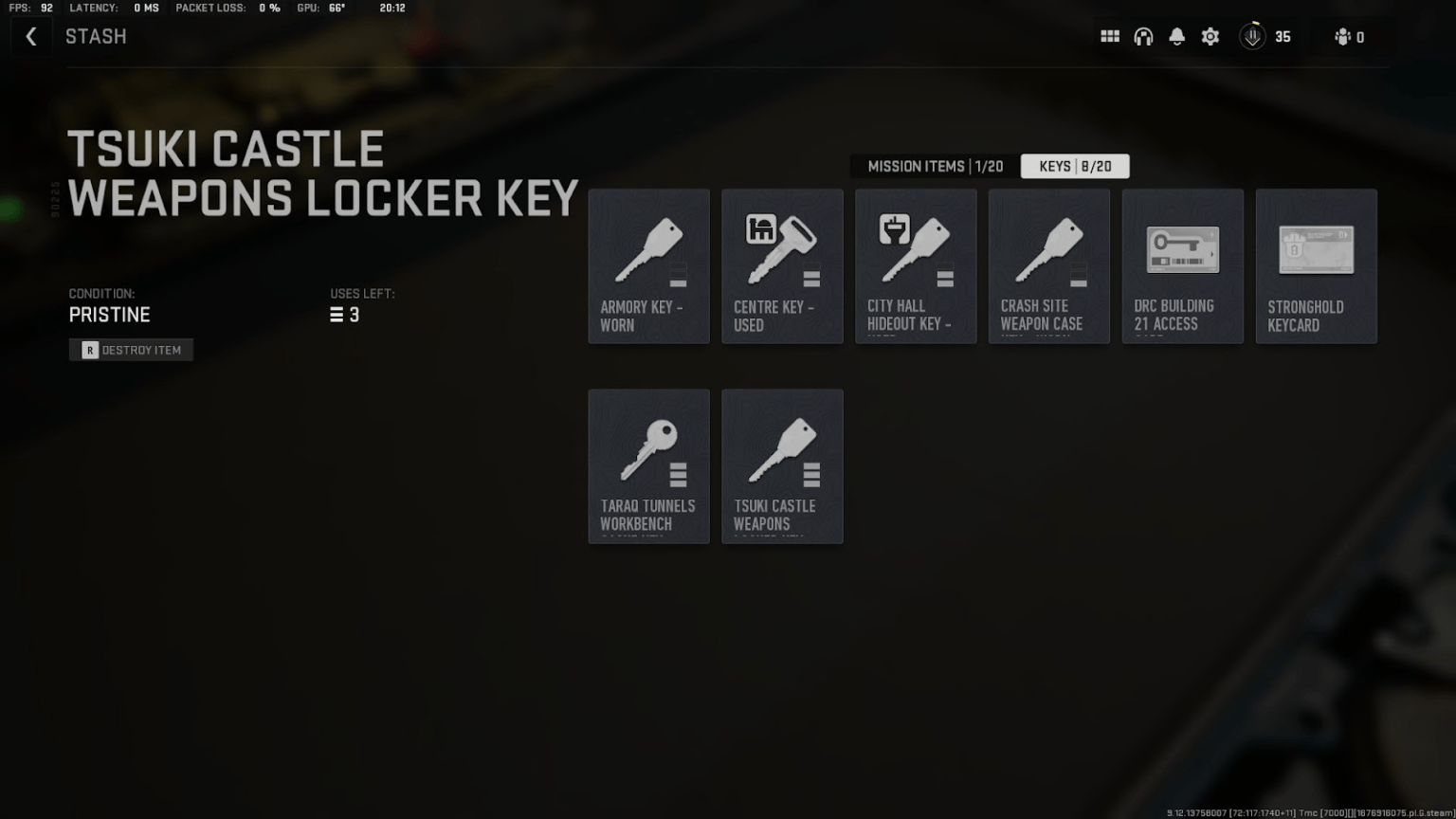
Task: Click the Stash header label
Action: [x=96, y=36]
